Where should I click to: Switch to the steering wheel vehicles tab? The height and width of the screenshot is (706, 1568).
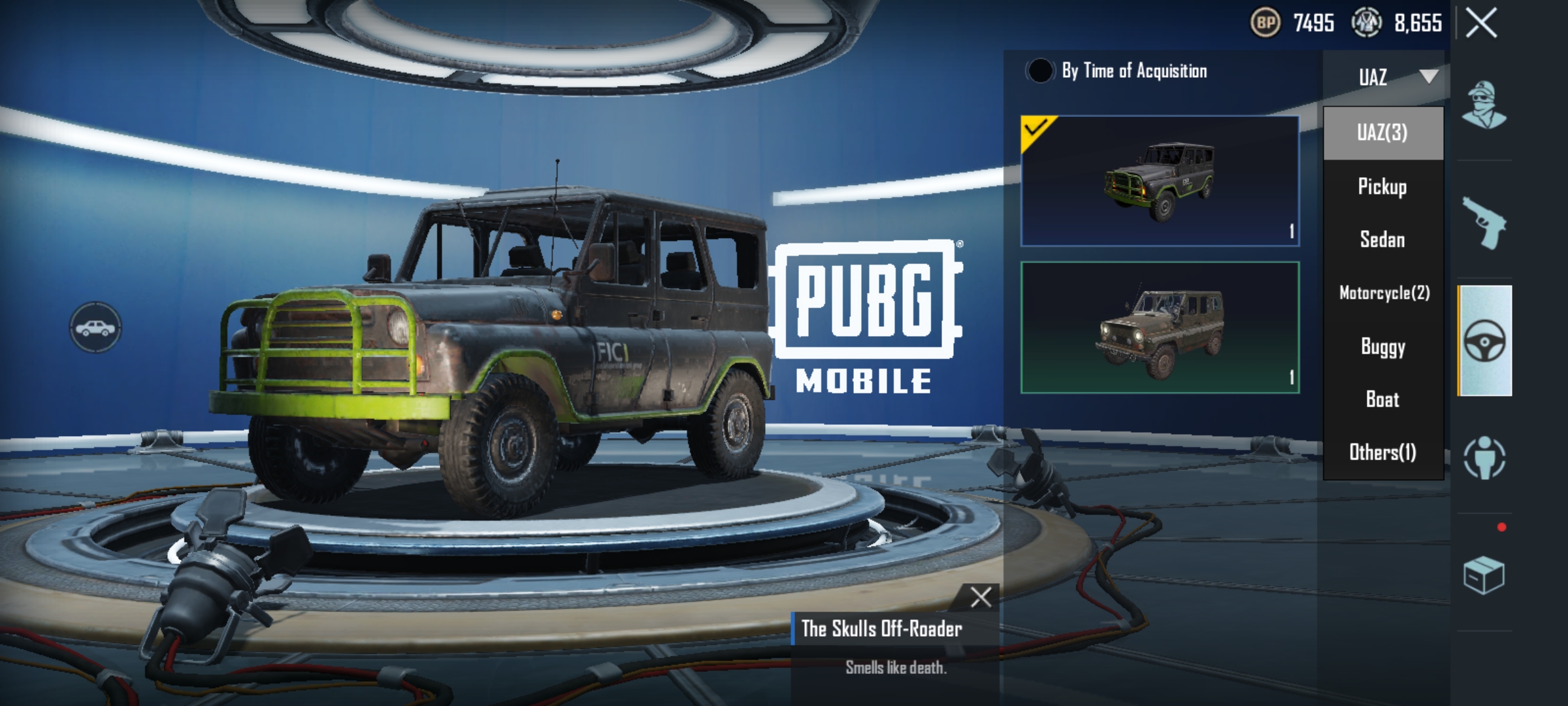(1484, 341)
